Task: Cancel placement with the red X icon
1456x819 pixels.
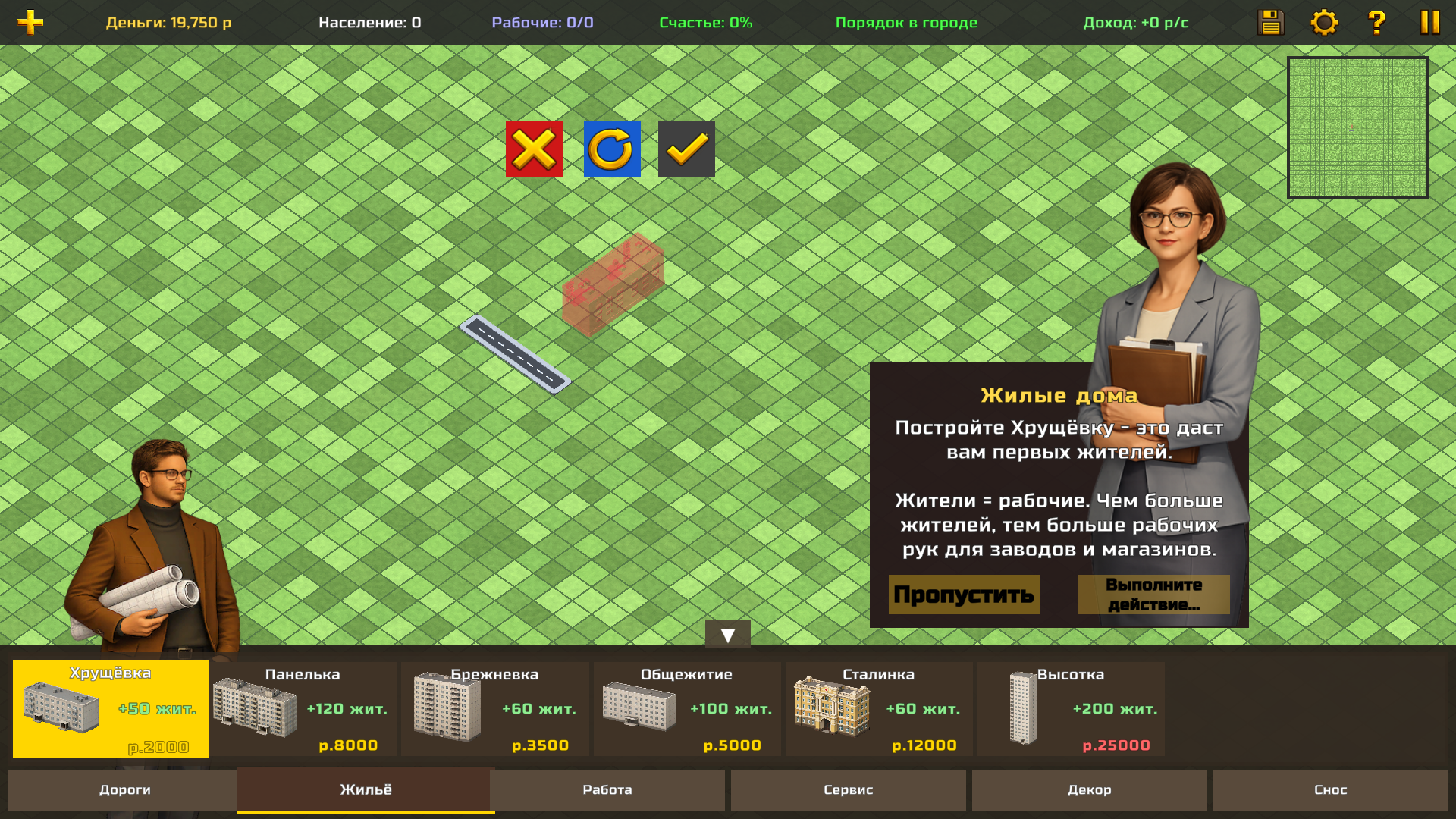Action: click(534, 149)
